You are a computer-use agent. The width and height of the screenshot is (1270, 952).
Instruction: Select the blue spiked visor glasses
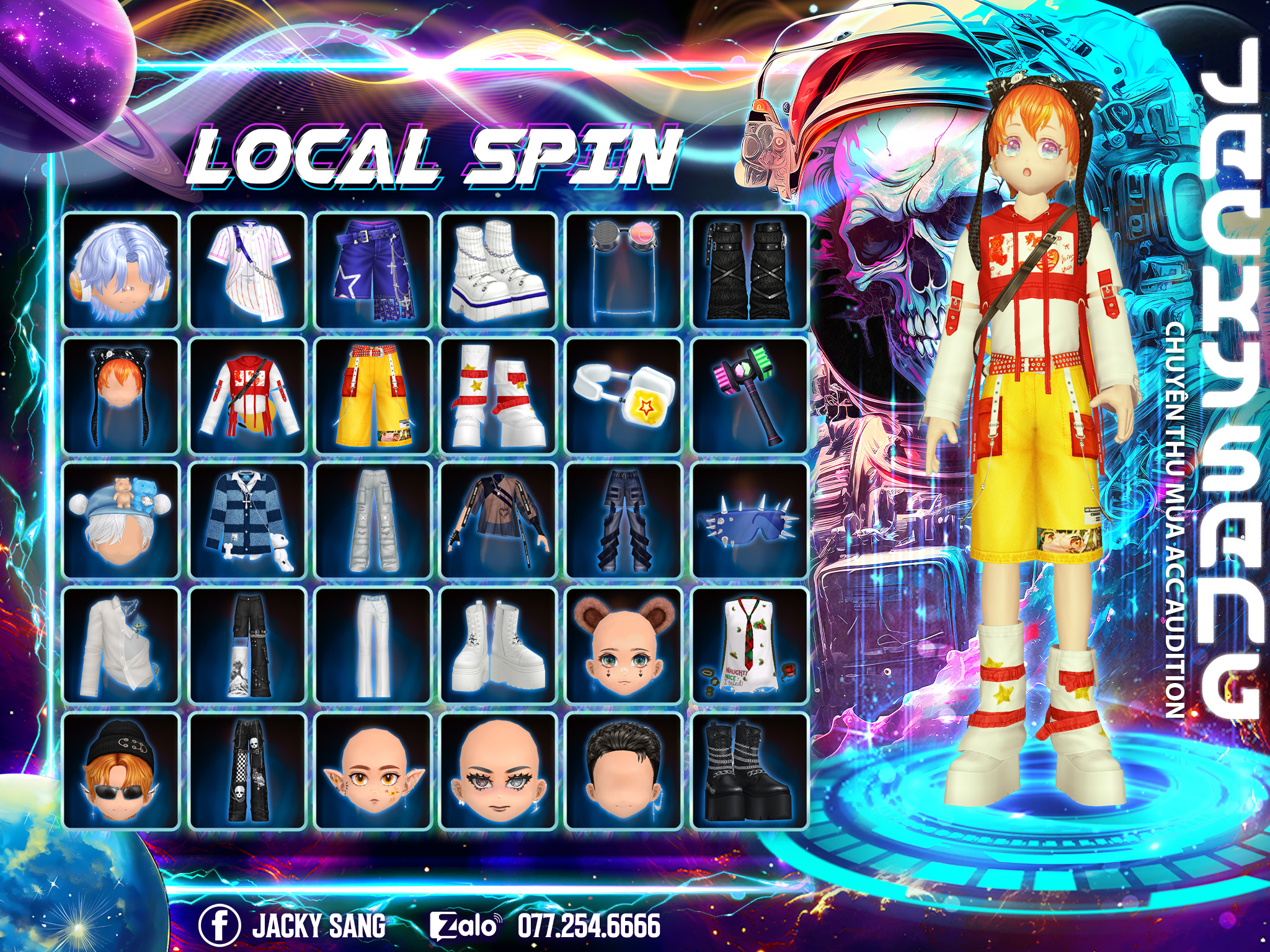(x=750, y=521)
